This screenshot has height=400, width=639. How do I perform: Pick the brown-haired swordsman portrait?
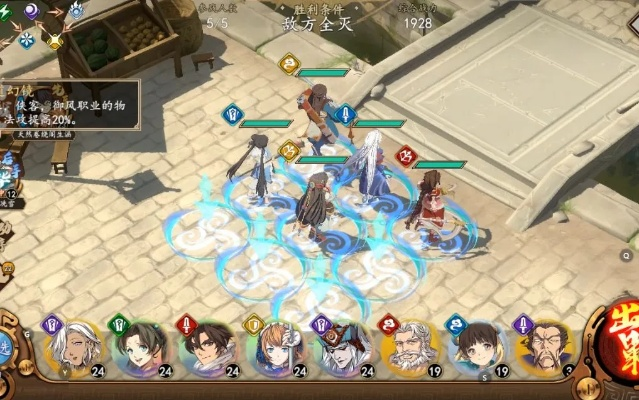click(x=207, y=346)
